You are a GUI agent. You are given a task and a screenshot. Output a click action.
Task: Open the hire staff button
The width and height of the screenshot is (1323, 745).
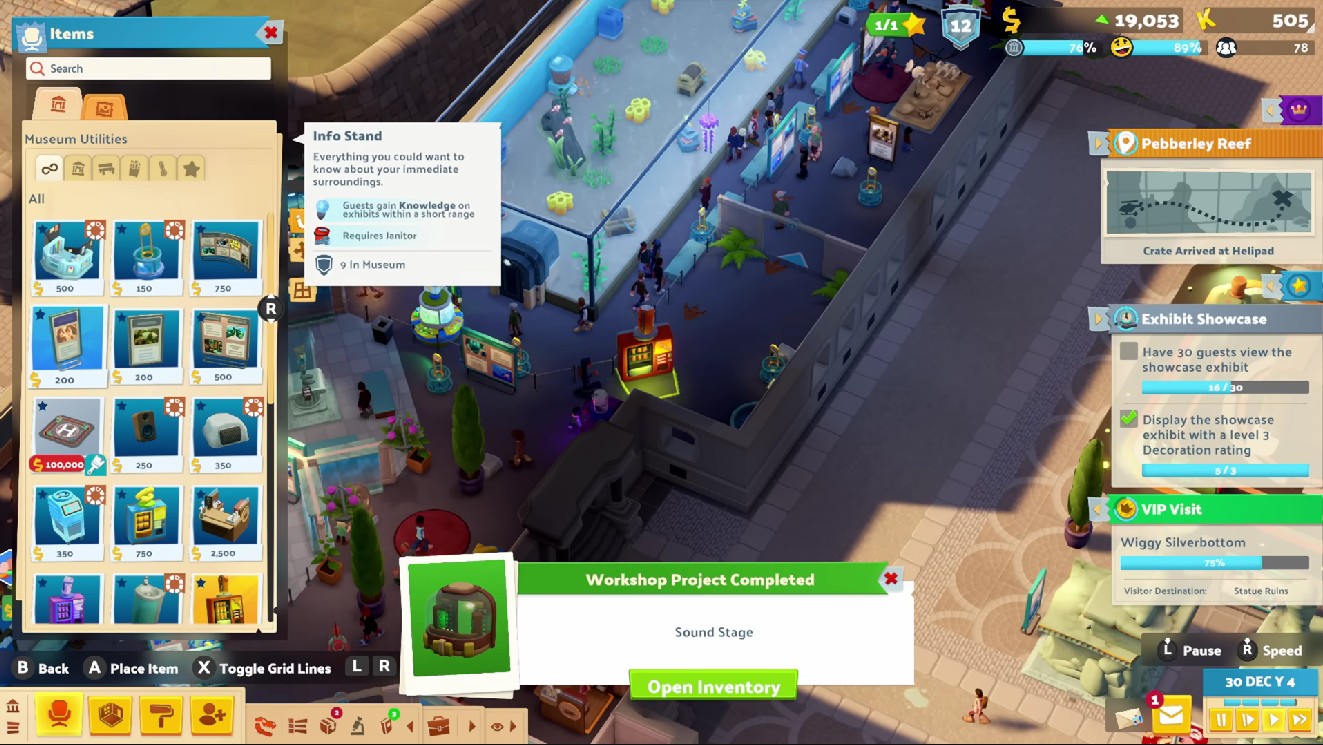211,715
